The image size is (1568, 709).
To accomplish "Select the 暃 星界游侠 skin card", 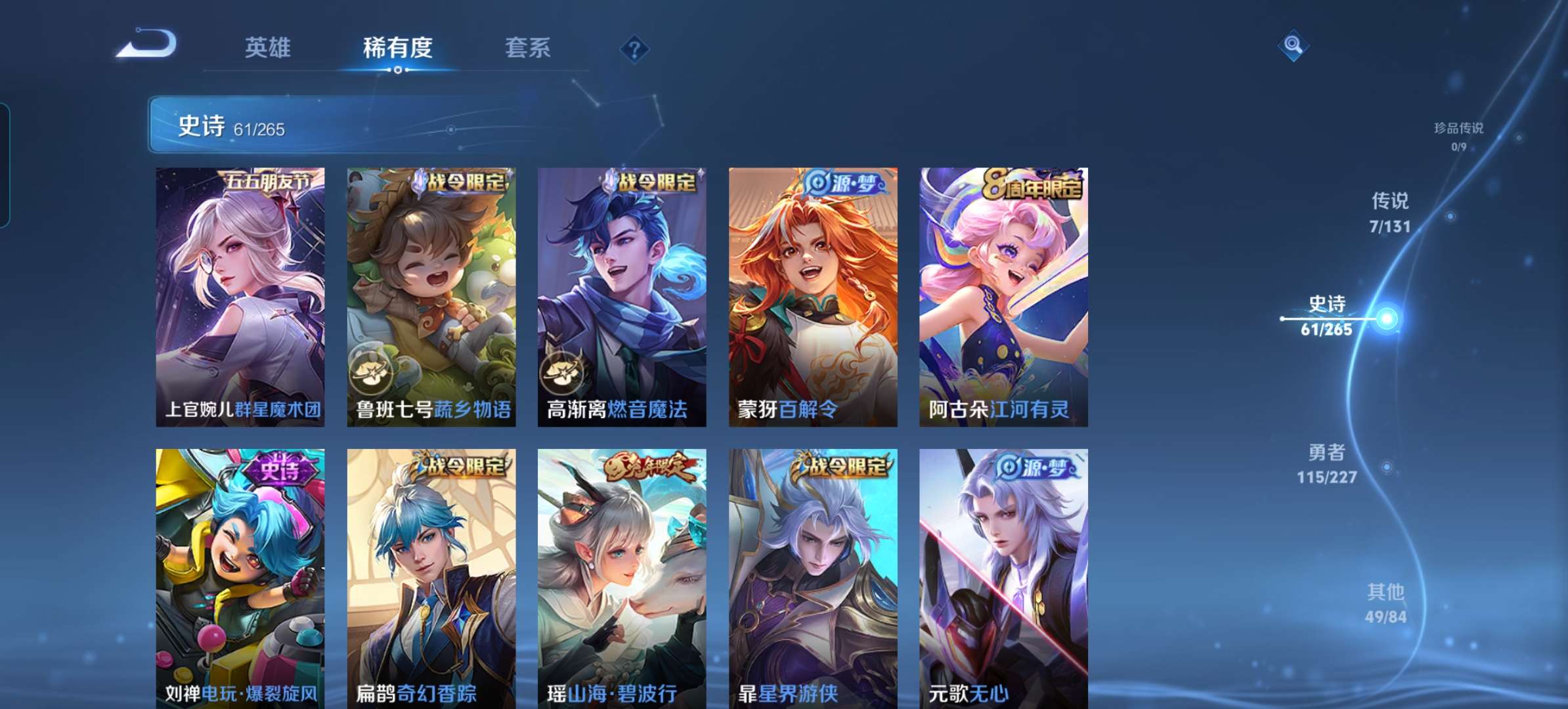I will 813,578.
